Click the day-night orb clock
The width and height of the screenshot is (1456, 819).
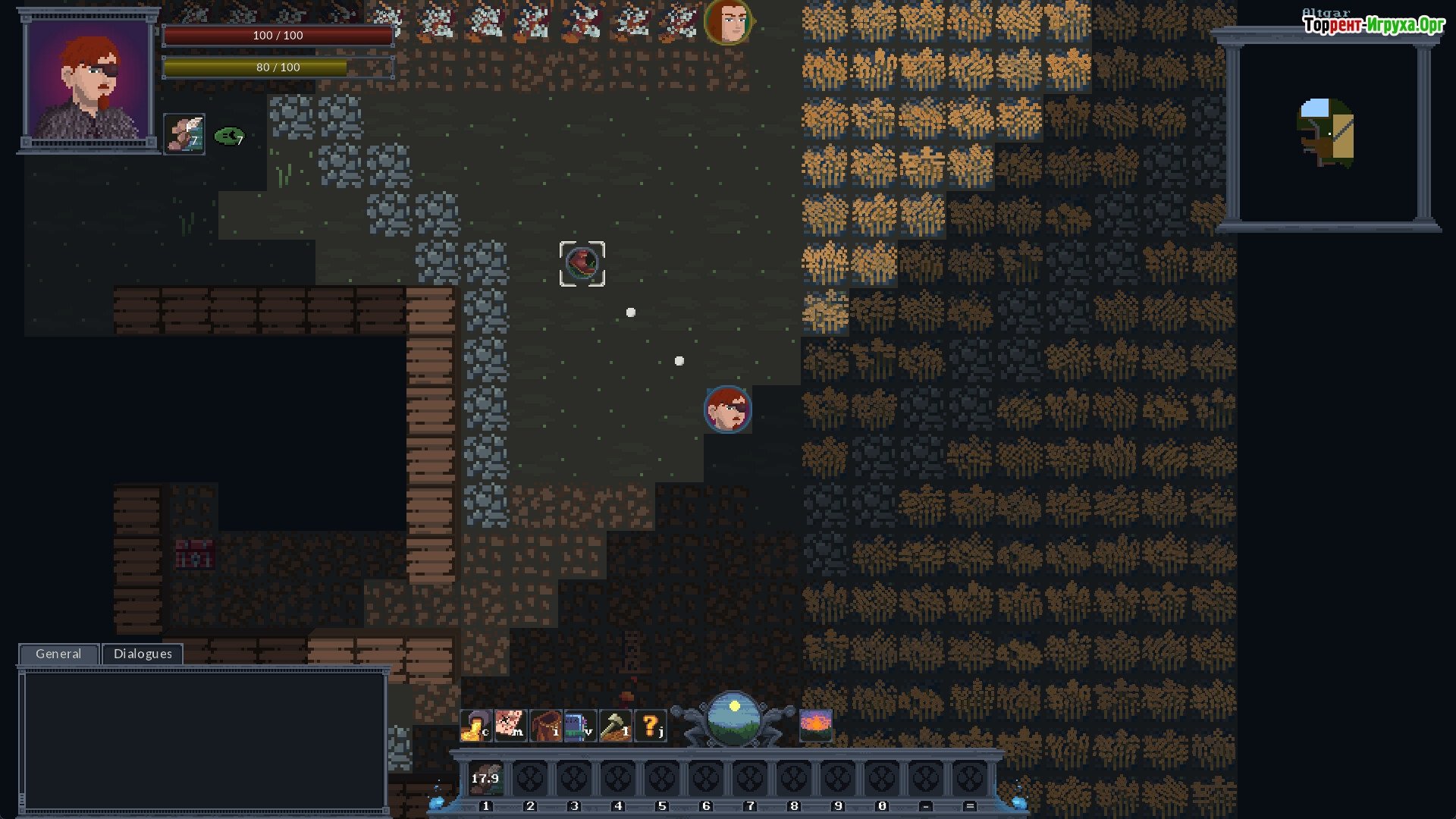click(x=733, y=718)
